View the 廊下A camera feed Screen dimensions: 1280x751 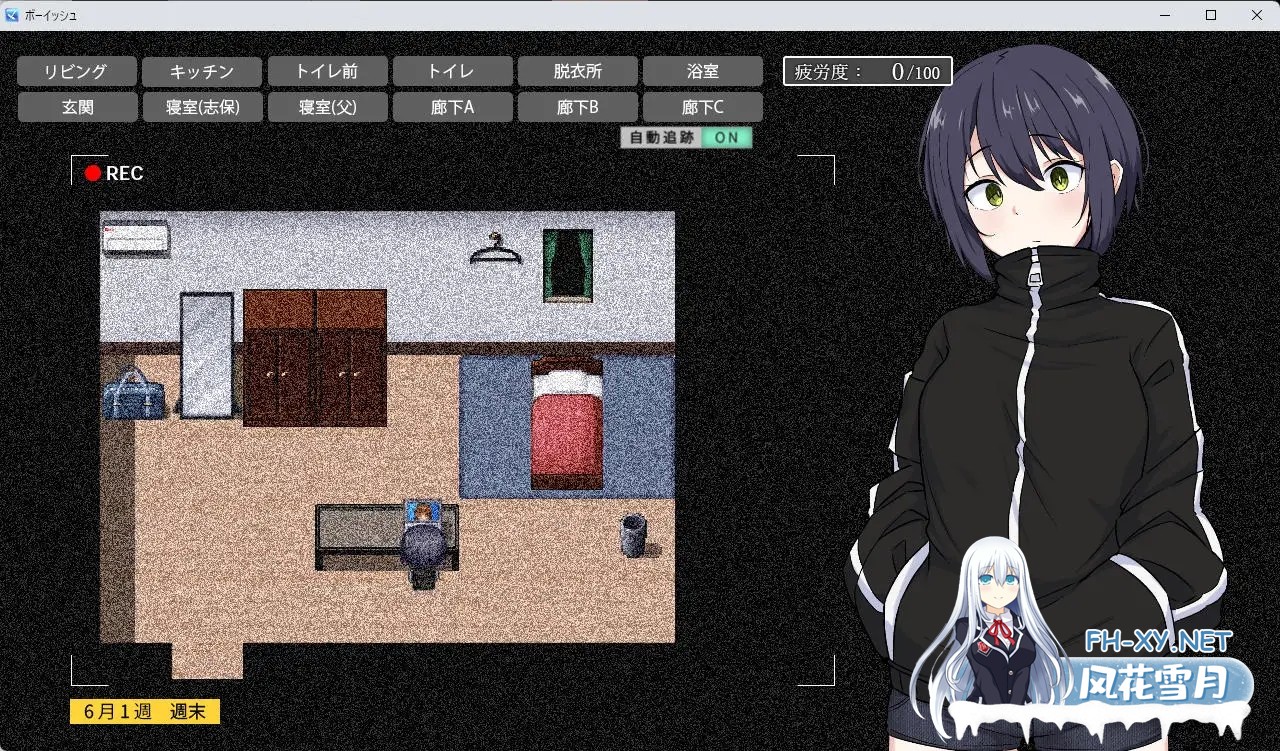point(452,106)
